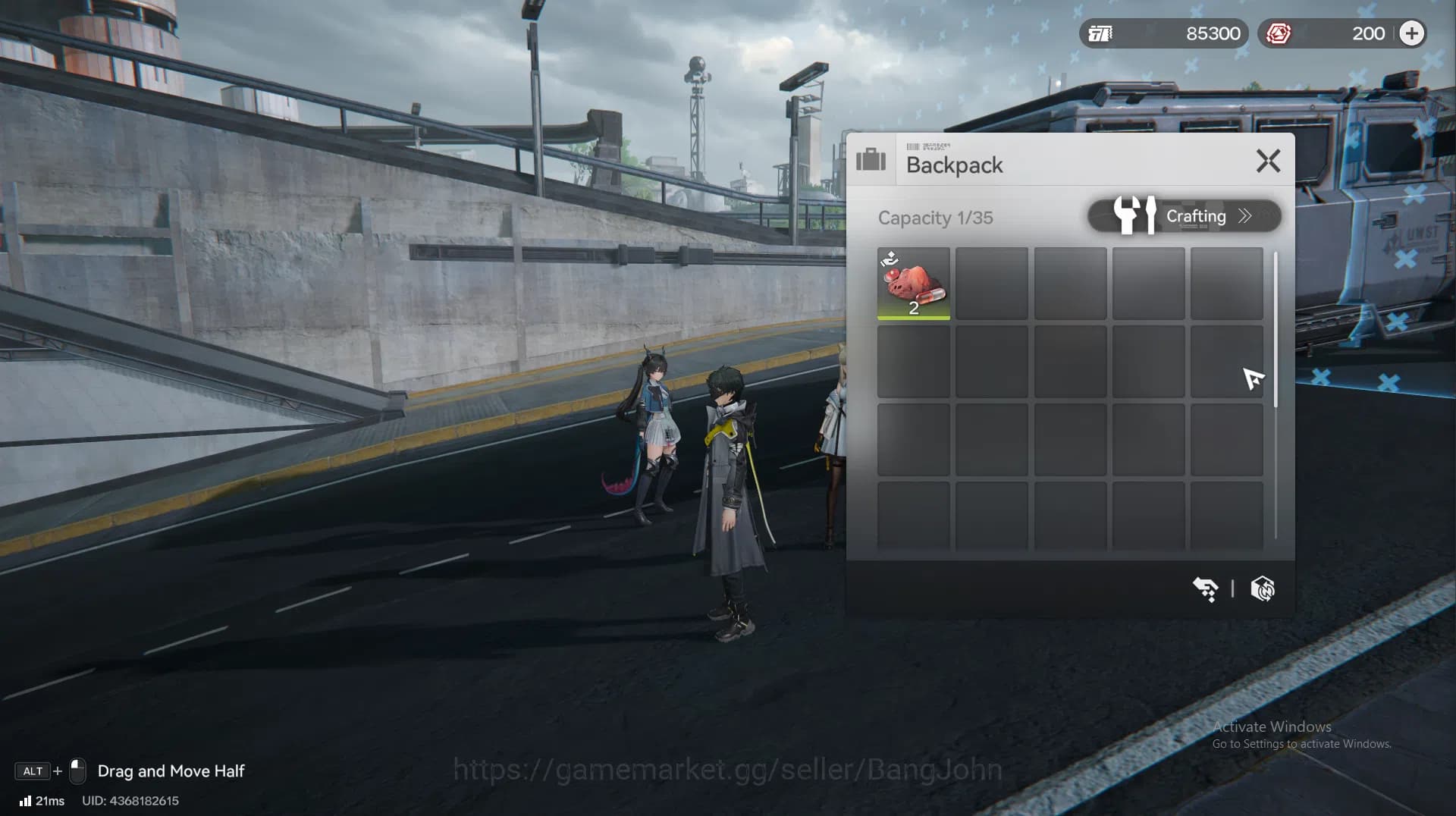
Task: Click the recycle cube icon
Action: tap(1263, 588)
